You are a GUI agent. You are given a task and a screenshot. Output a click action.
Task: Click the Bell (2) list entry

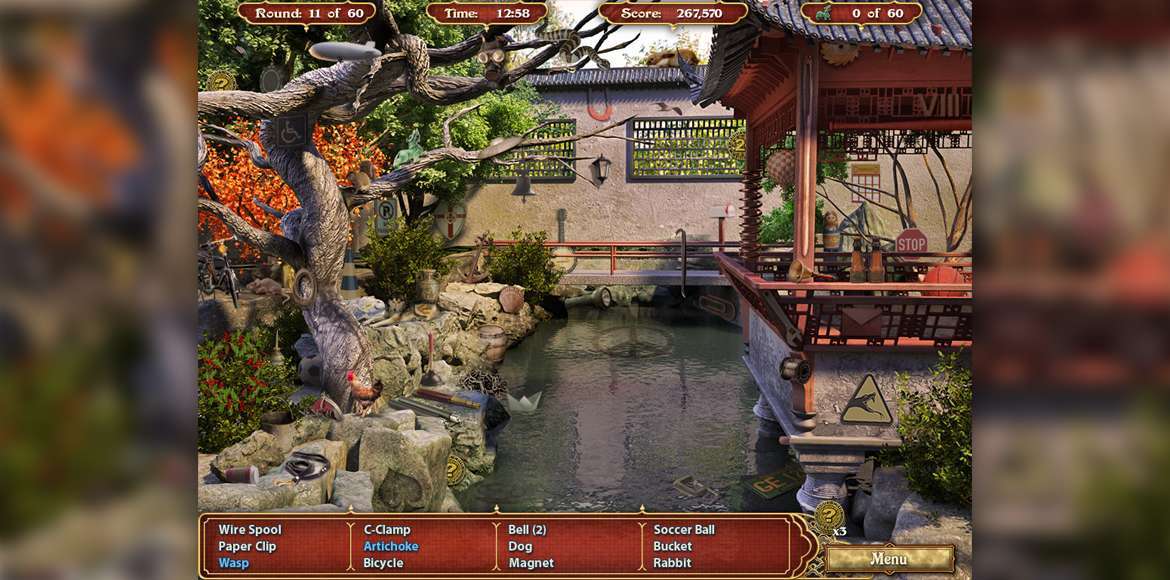(x=527, y=530)
